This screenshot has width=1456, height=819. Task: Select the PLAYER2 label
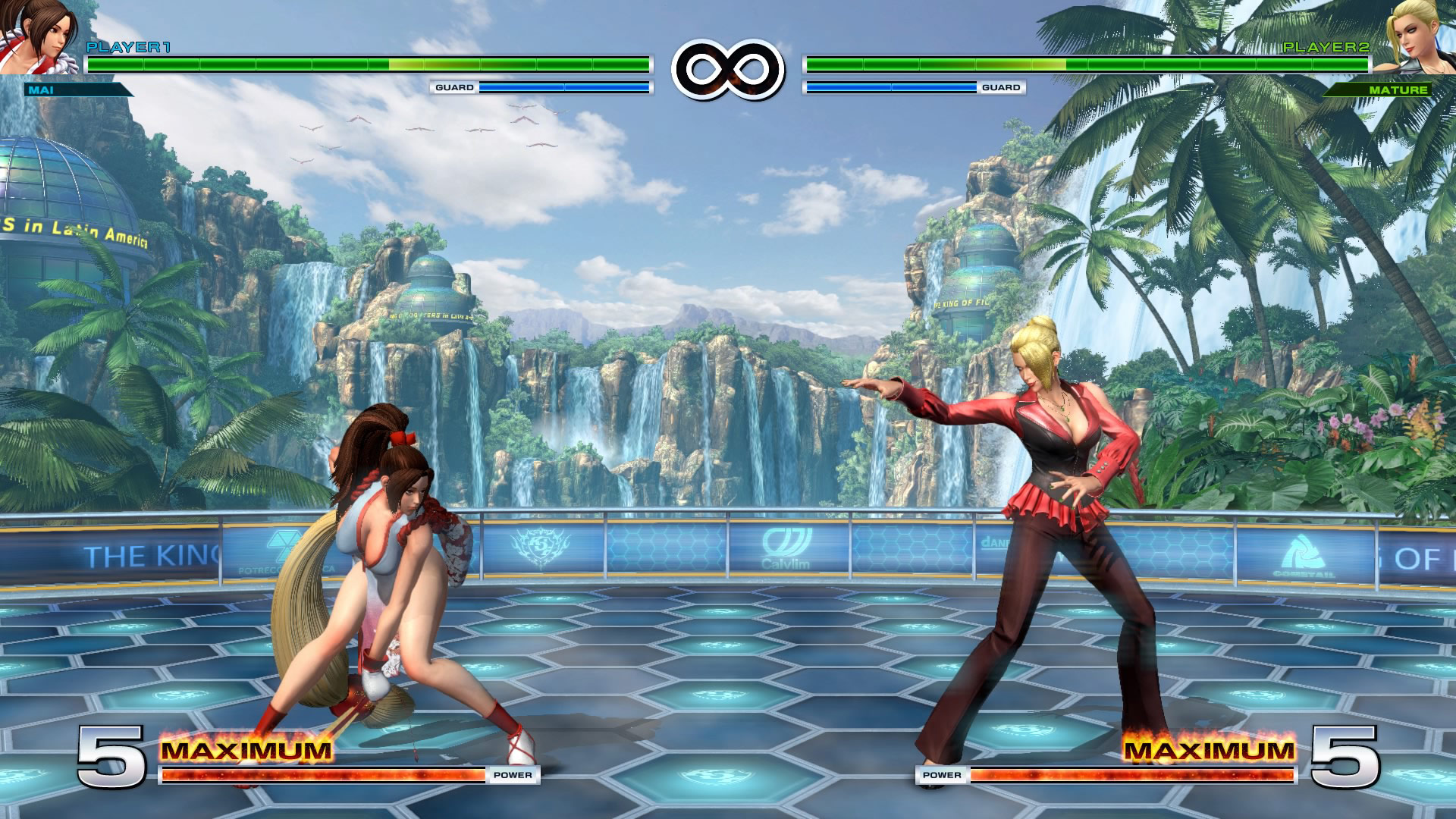click(1331, 47)
